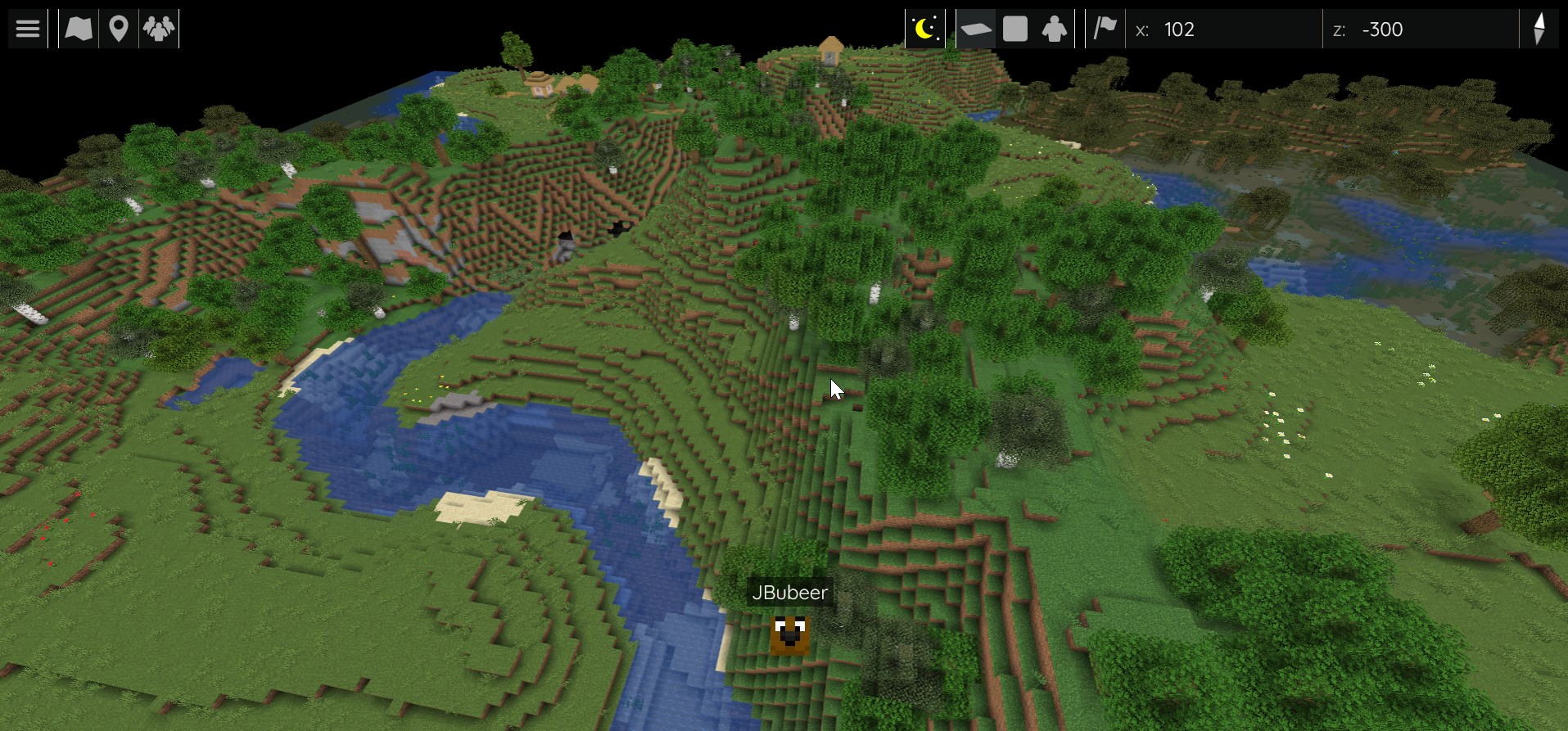Select the Z coordinate field
Viewport: 1568px width, 731px height.
[1420, 29]
